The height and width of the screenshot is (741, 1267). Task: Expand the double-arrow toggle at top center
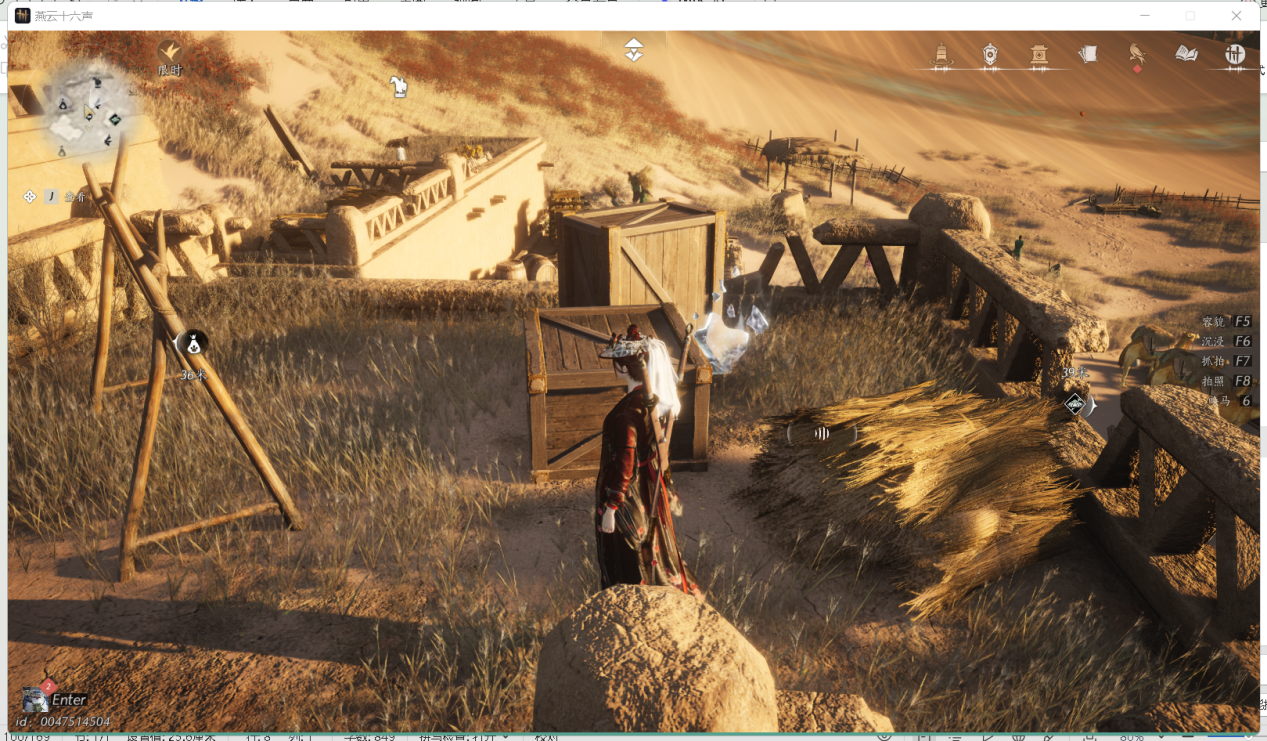coord(633,50)
